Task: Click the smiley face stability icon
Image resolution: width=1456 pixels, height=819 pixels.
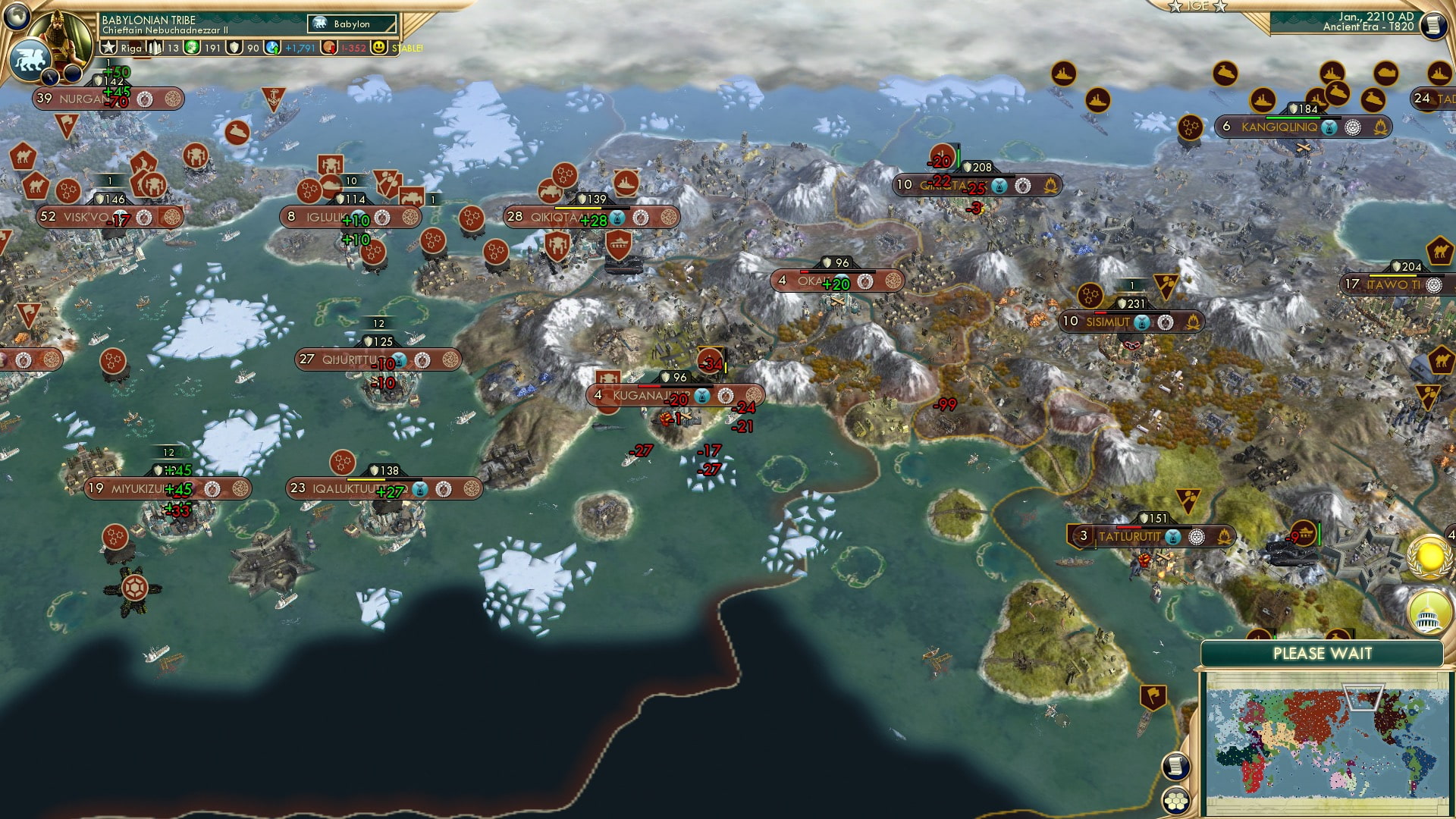Action: (x=379, y=48)
